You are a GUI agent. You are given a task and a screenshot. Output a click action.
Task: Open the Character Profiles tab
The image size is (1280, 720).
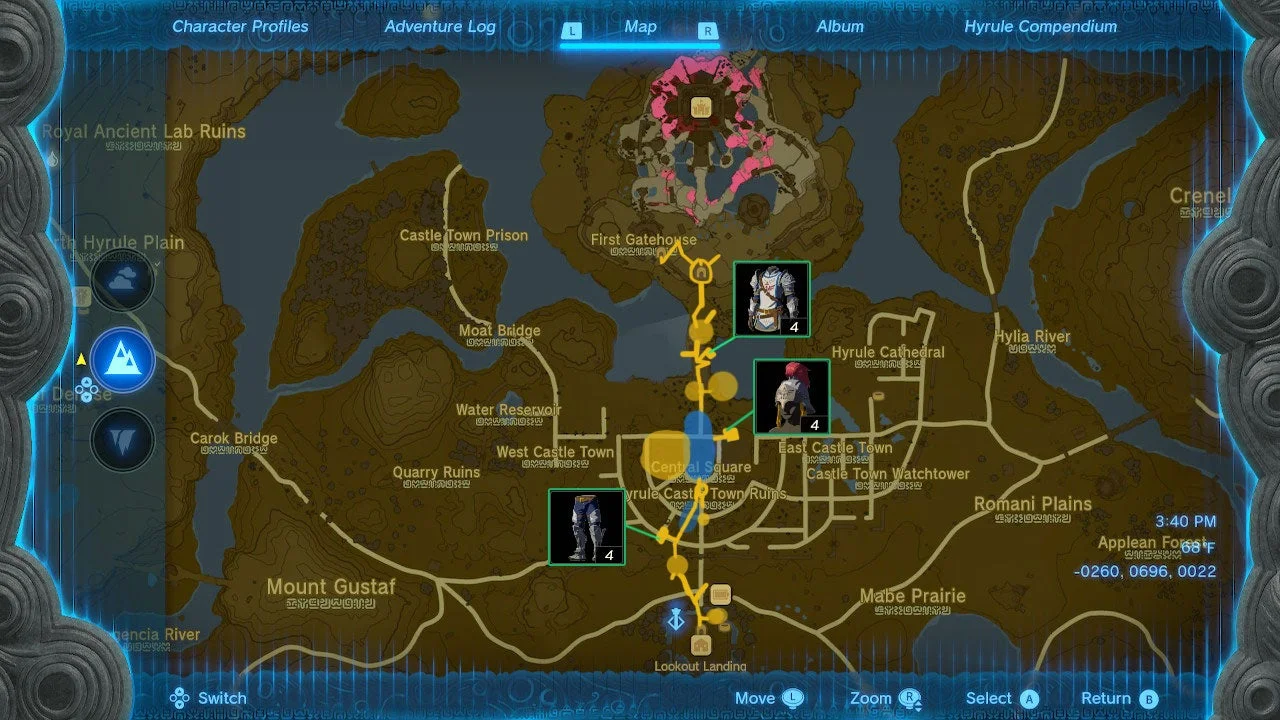click(240, 26)
